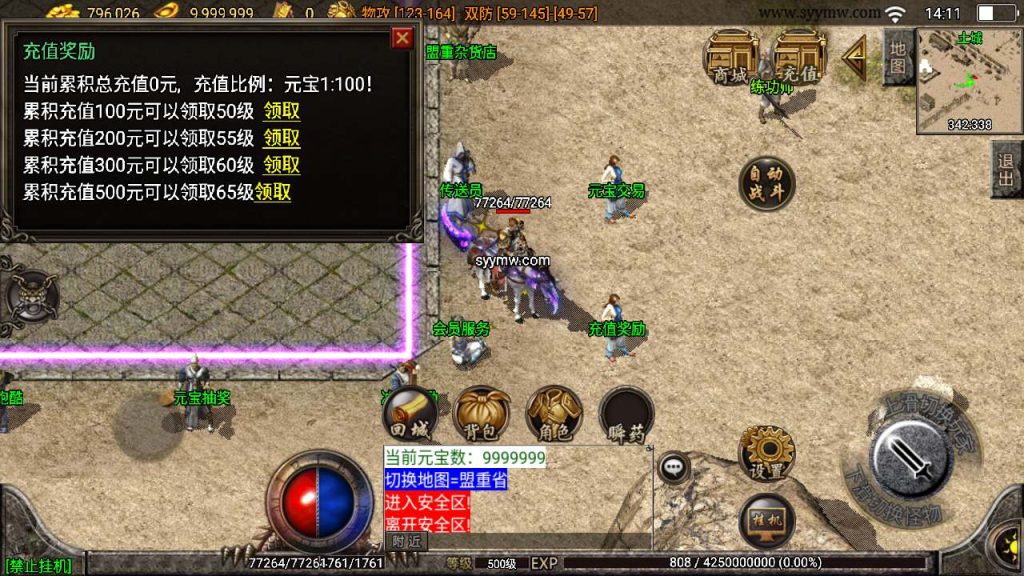This screenshot has width=1024, height=576.
Task: Use the 回城 return scroll
Action: click(x=409, y=412)
